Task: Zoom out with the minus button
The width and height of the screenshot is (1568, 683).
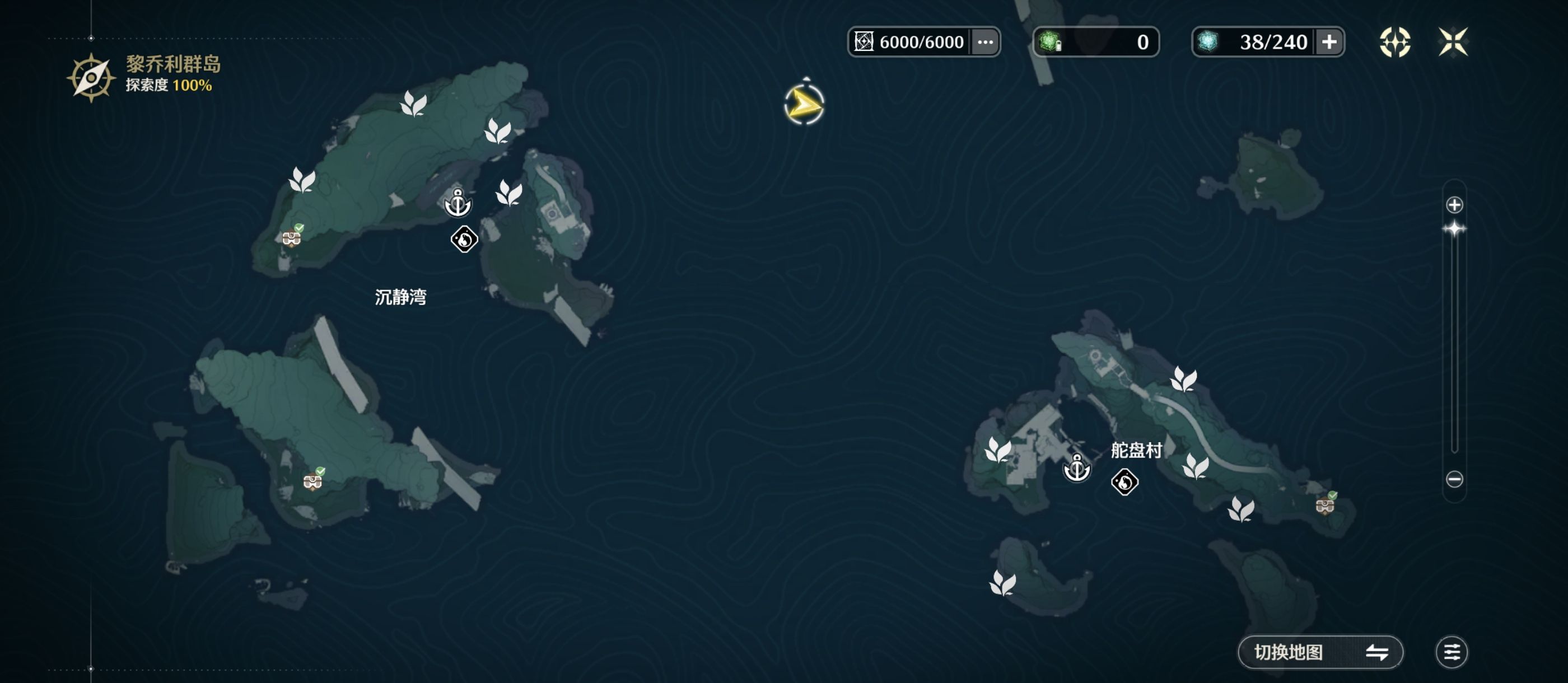Action: 1454,479
